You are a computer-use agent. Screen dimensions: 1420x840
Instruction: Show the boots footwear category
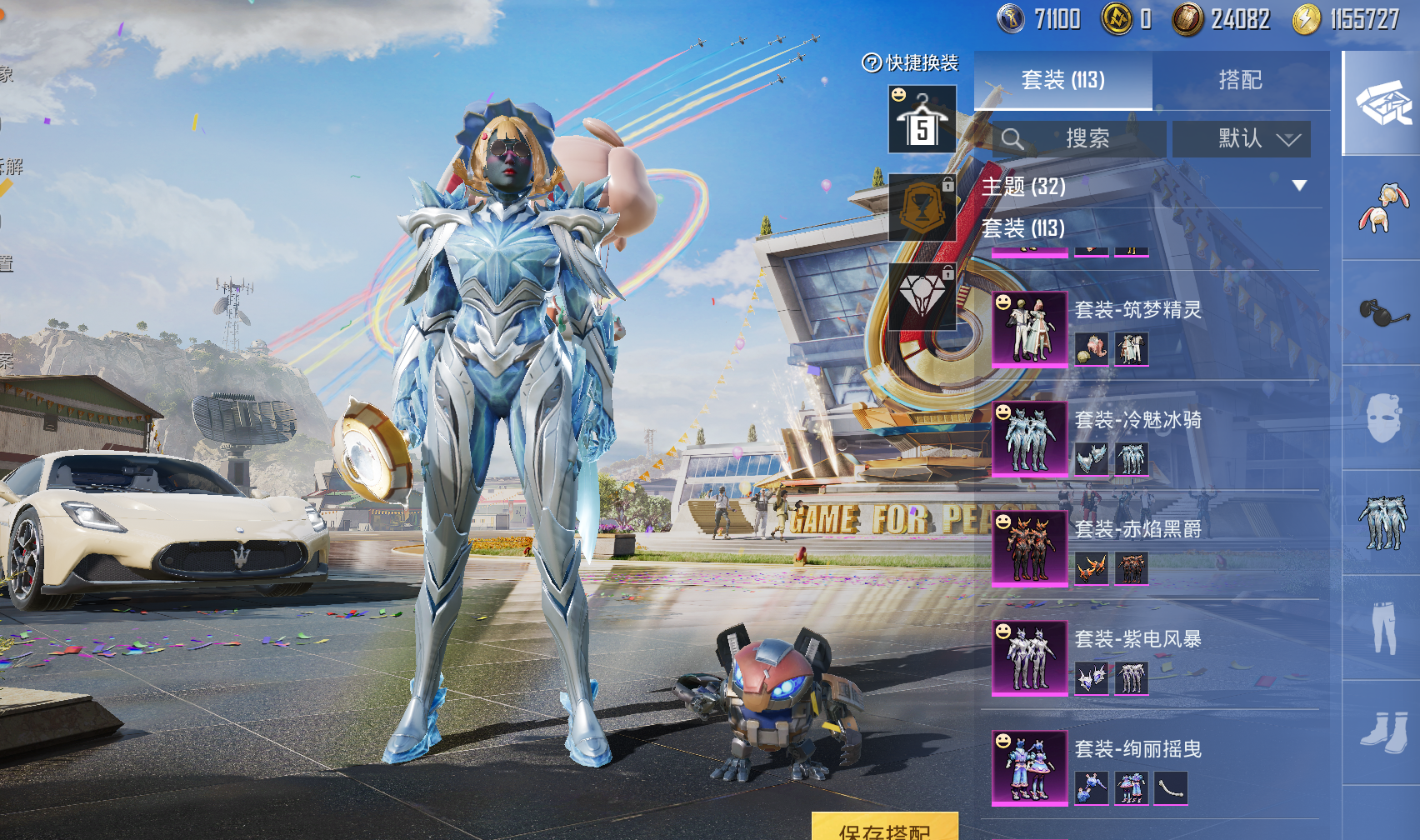point(1382,732)
